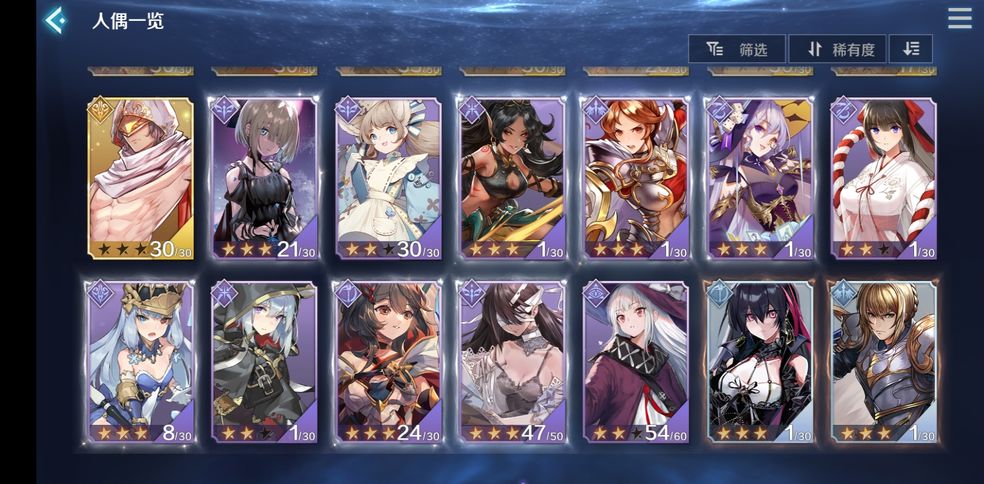Choose the blonde knight in silver armor
The width and height of the screenshot is (984, 484).
pyautogui.click(x=882, y=362)
